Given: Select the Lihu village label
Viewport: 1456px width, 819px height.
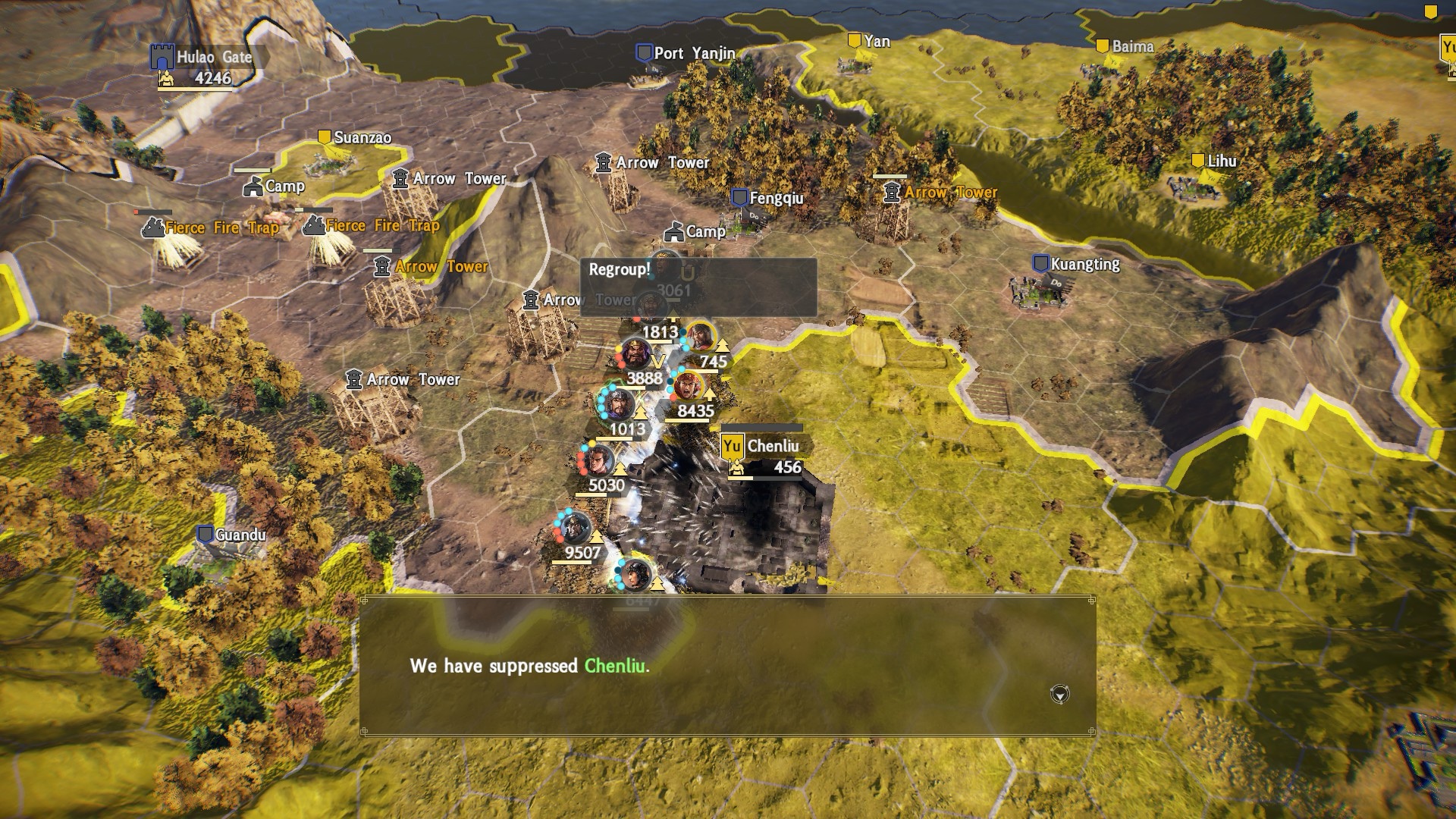Looking at the screenshot, I should (1221, 161).
